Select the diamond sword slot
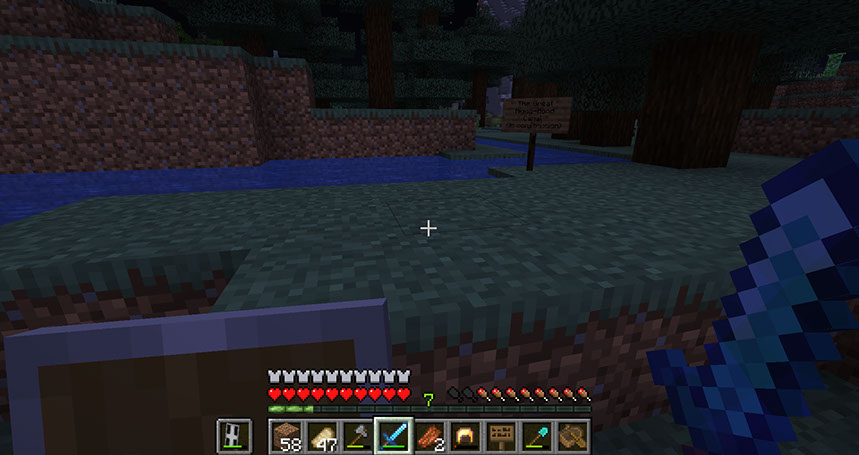 click(x=391, y=435)
